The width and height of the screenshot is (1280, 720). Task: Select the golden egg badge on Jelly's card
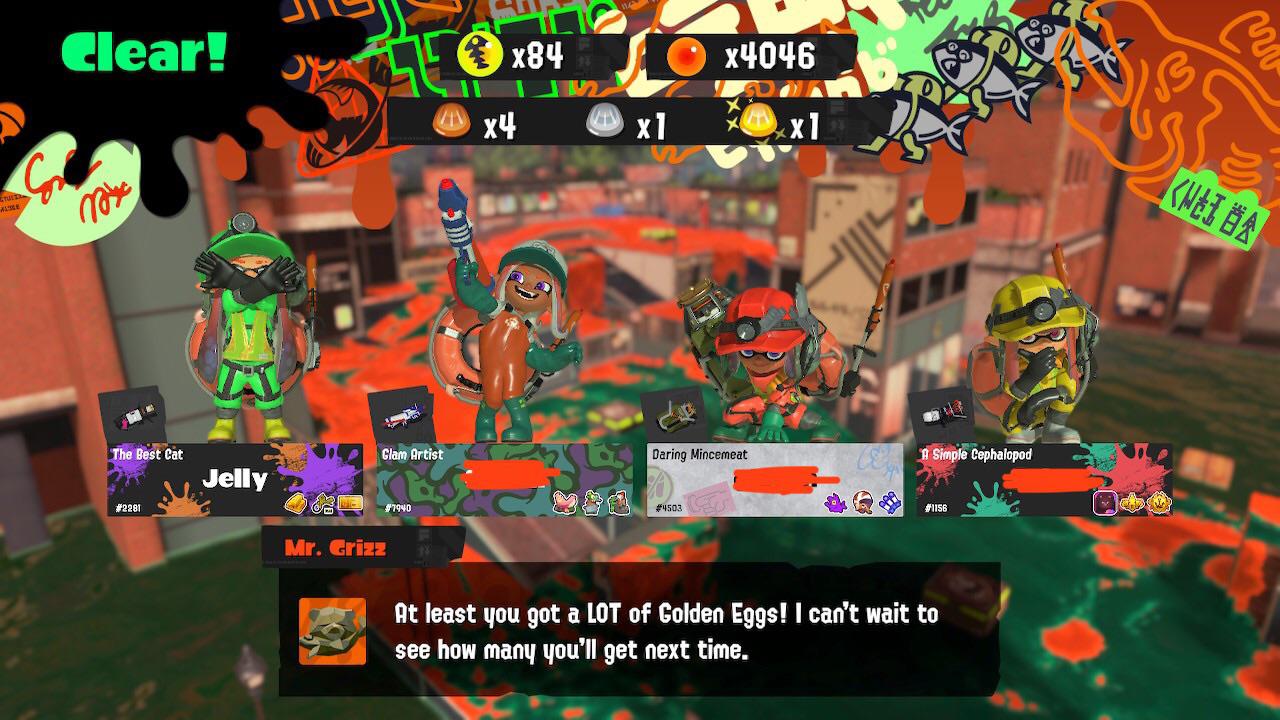tap(296, 502)
